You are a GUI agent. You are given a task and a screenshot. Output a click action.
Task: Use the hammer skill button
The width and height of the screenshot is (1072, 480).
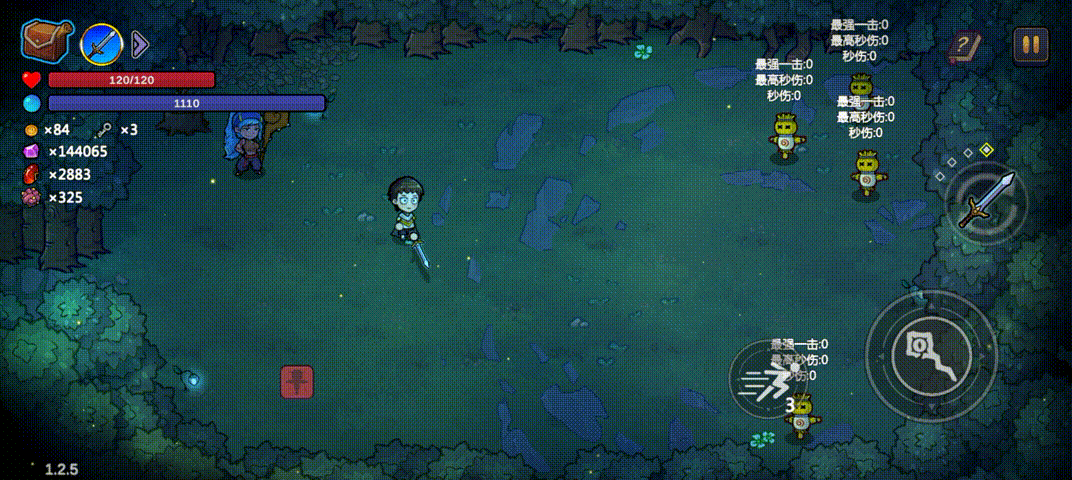[930, 356]
